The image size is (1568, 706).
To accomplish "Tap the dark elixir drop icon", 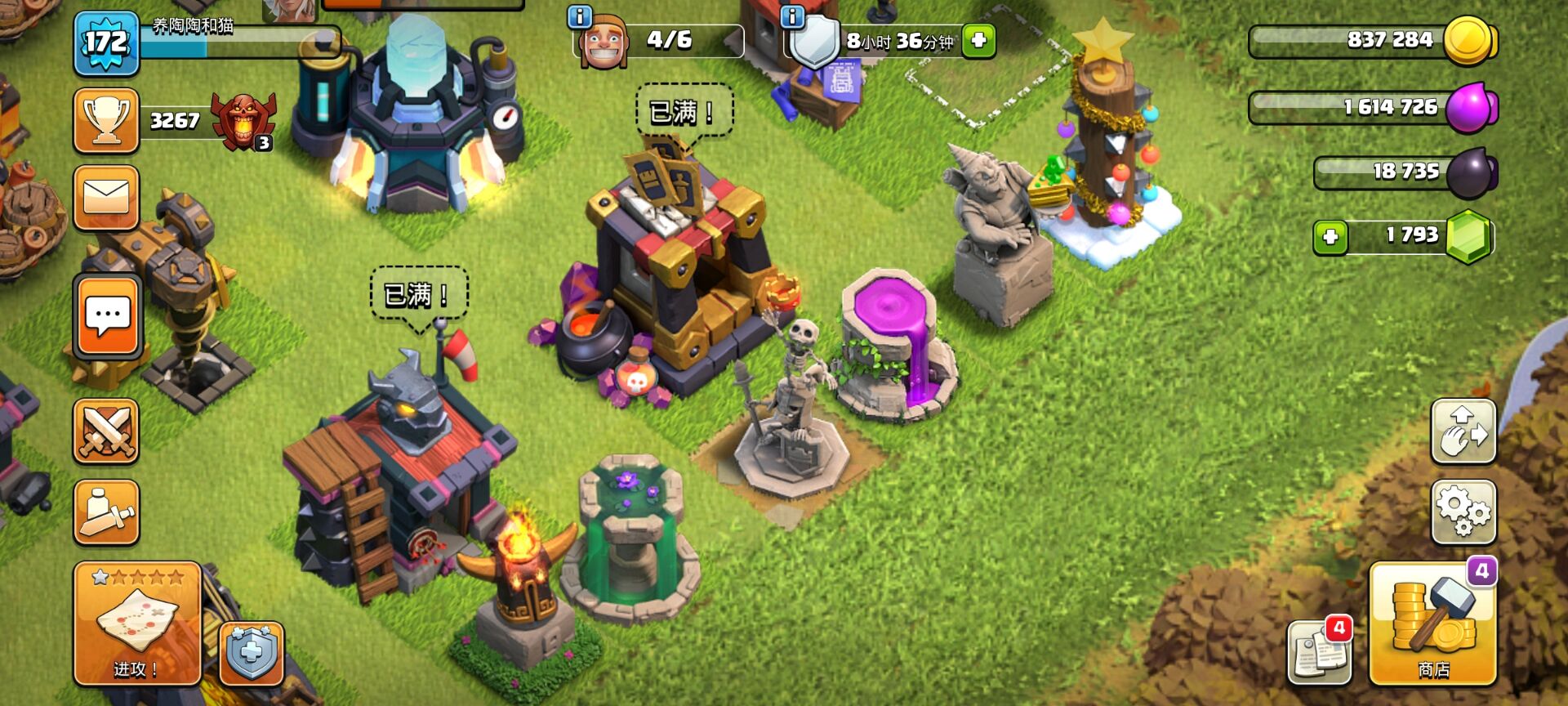I will pyautogui.click(x=1472, y=172).
